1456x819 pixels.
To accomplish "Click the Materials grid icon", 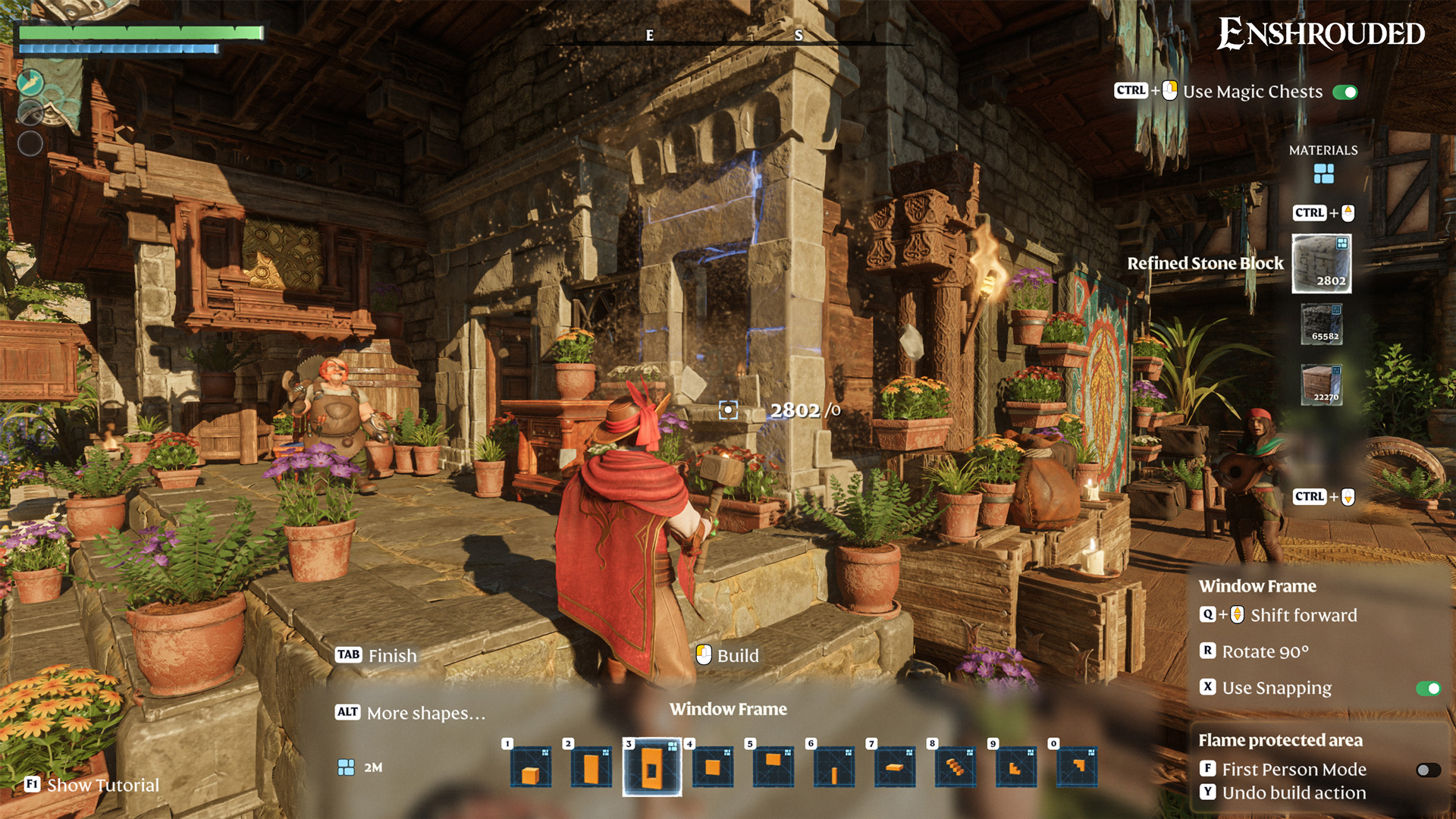I will click(1323, 174).
